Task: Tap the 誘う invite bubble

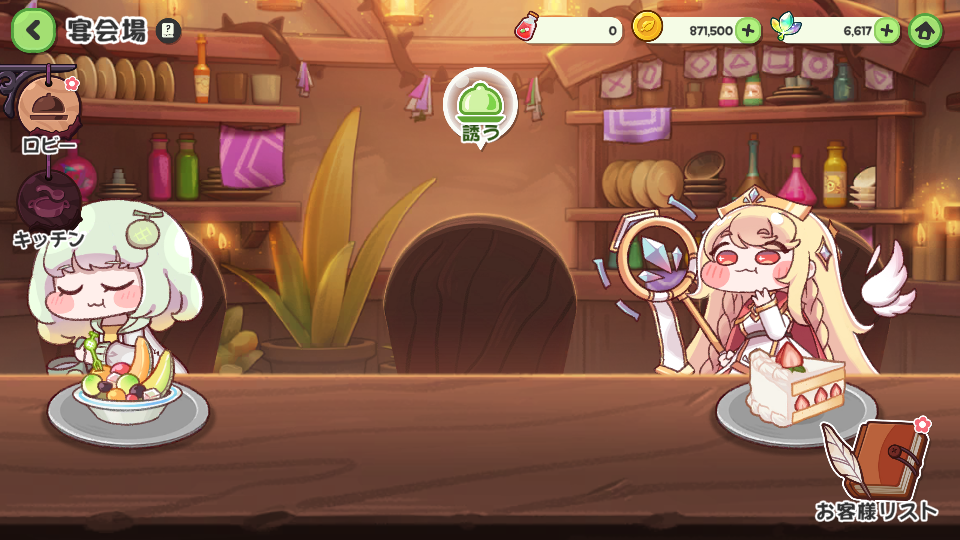Action: pyautogui.click(x=480, y=109)
